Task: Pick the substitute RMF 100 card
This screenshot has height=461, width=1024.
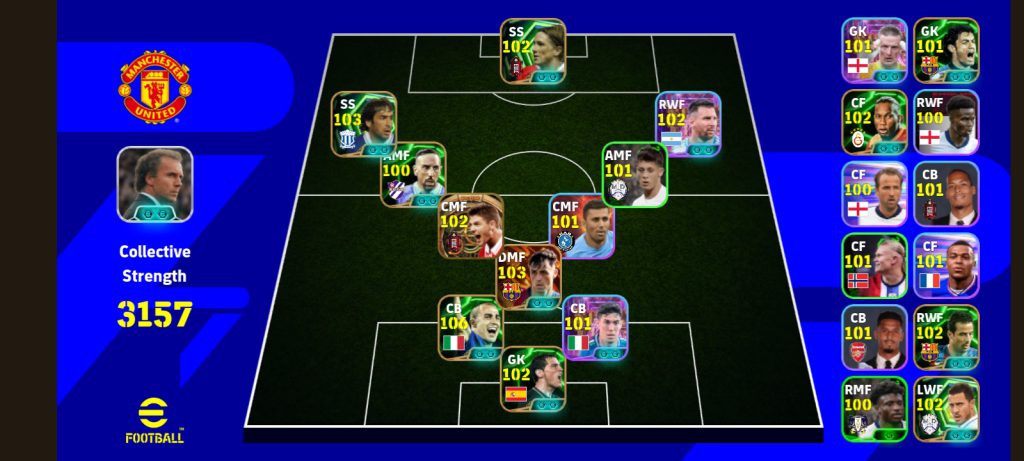Action: pos(874,409)
